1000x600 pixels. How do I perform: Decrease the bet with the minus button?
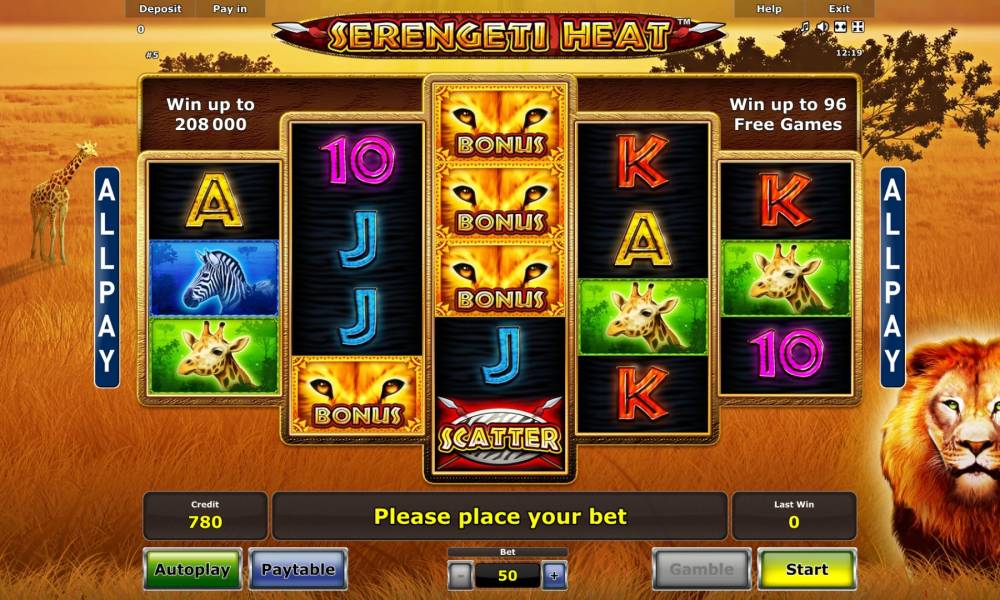pyautogui.click(x=459, y=575)
